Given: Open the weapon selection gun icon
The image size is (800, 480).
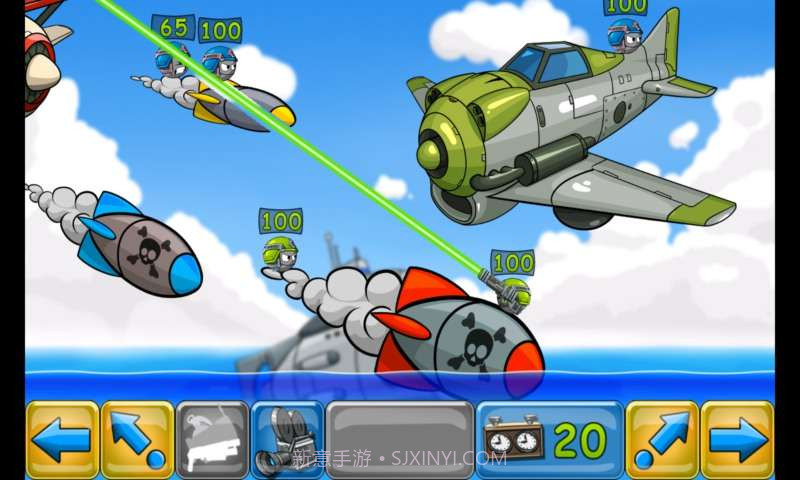Looking at the screenshot, I should pos(212,439).
